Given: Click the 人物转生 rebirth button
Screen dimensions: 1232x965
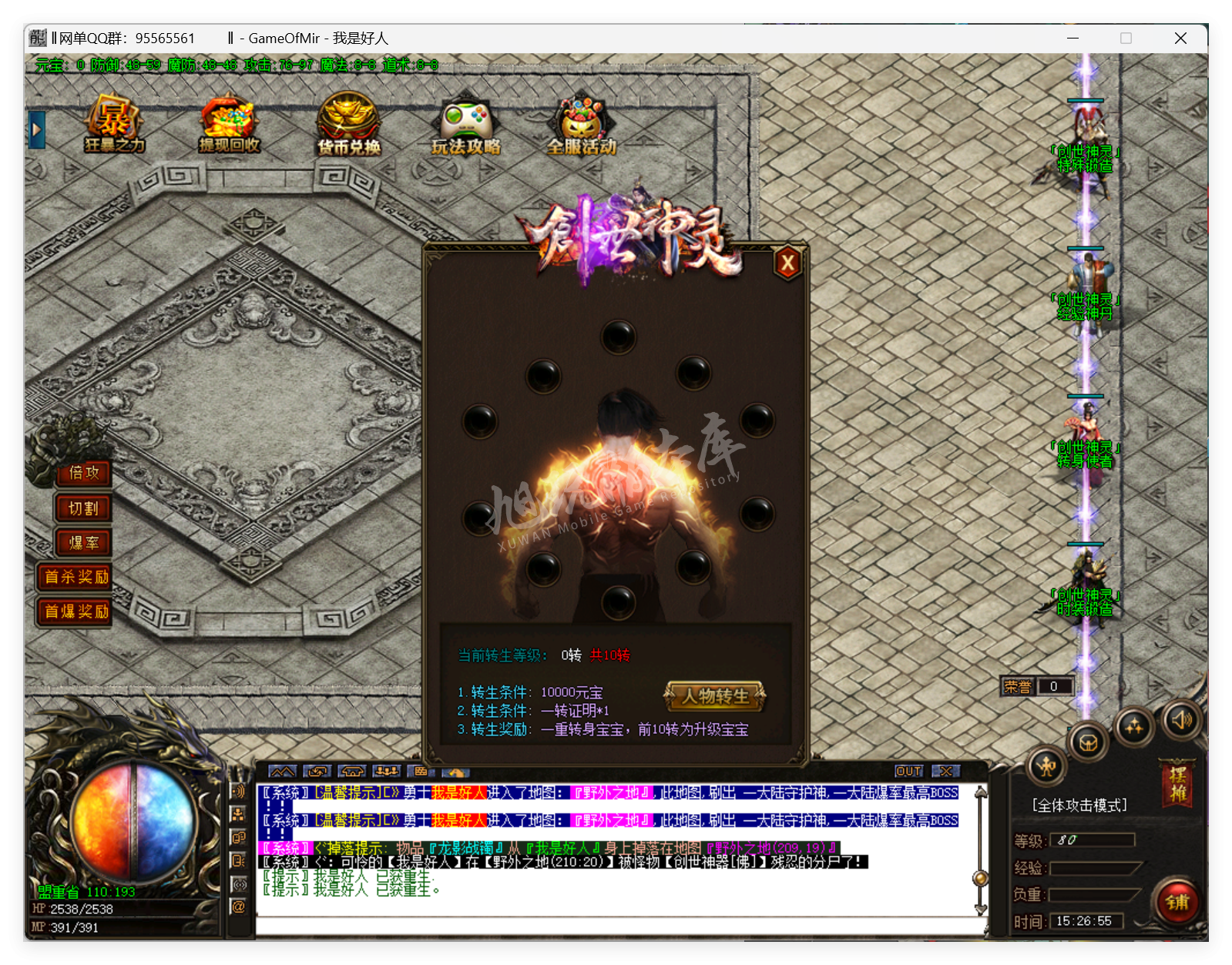Looking at the screenshot, I should [x=714, y=696].
